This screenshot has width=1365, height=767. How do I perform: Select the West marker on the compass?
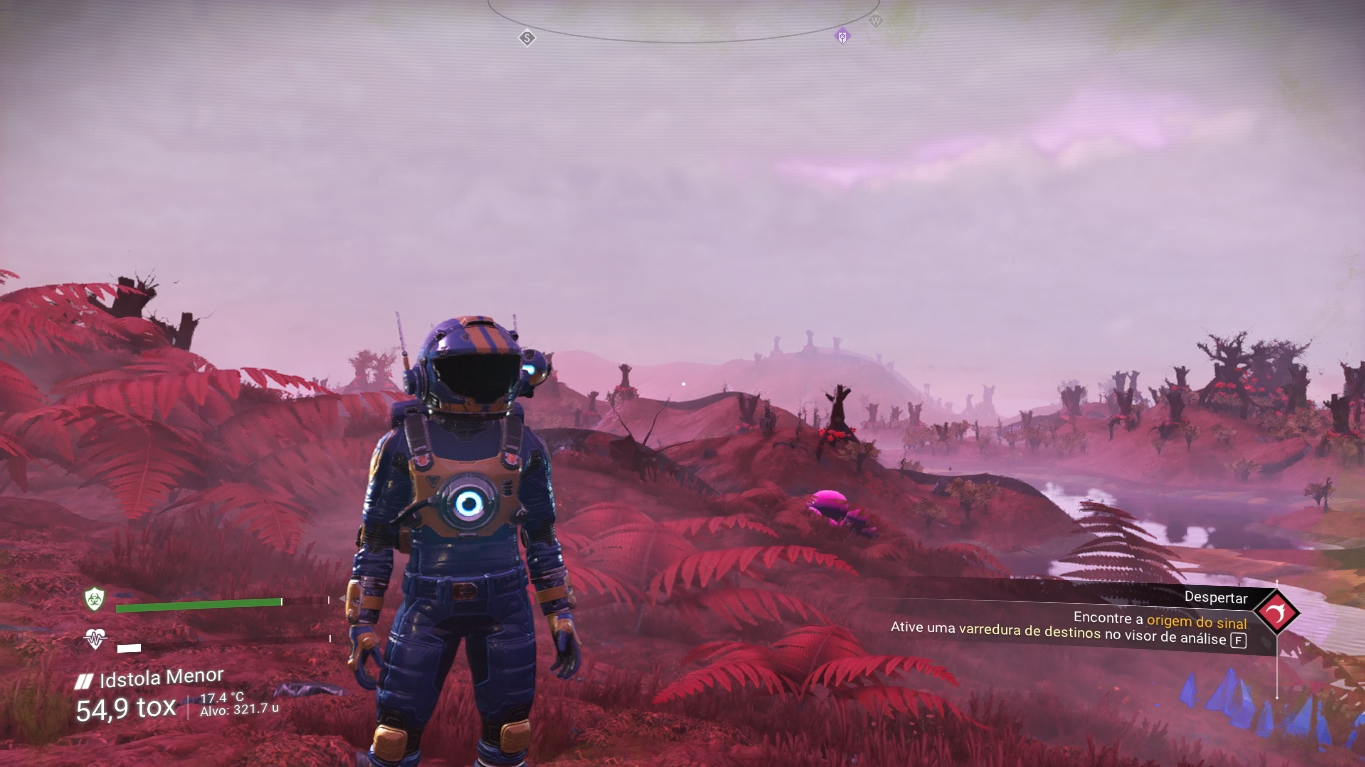[876, 20]
